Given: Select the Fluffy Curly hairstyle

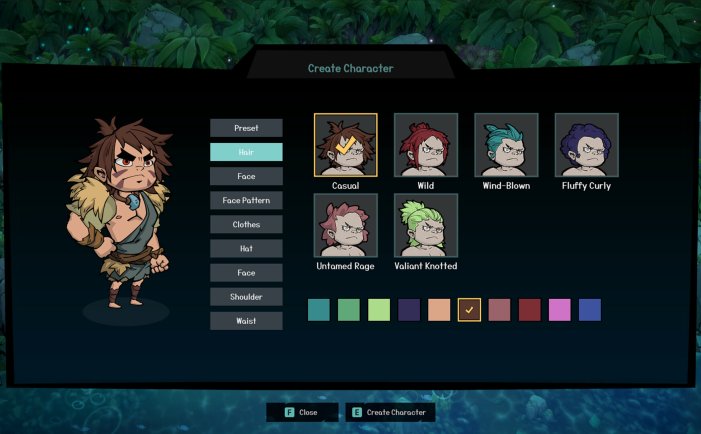Looking at the screenshot, I should click(x=586, y=146).
